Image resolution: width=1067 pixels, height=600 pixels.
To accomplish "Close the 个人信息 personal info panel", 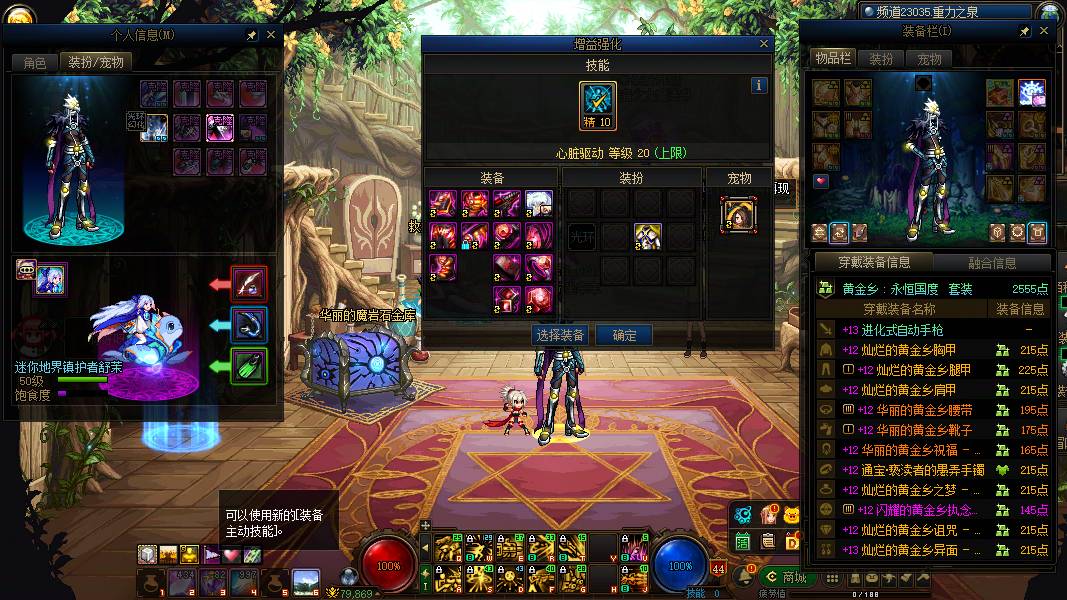I will [271, 34].
